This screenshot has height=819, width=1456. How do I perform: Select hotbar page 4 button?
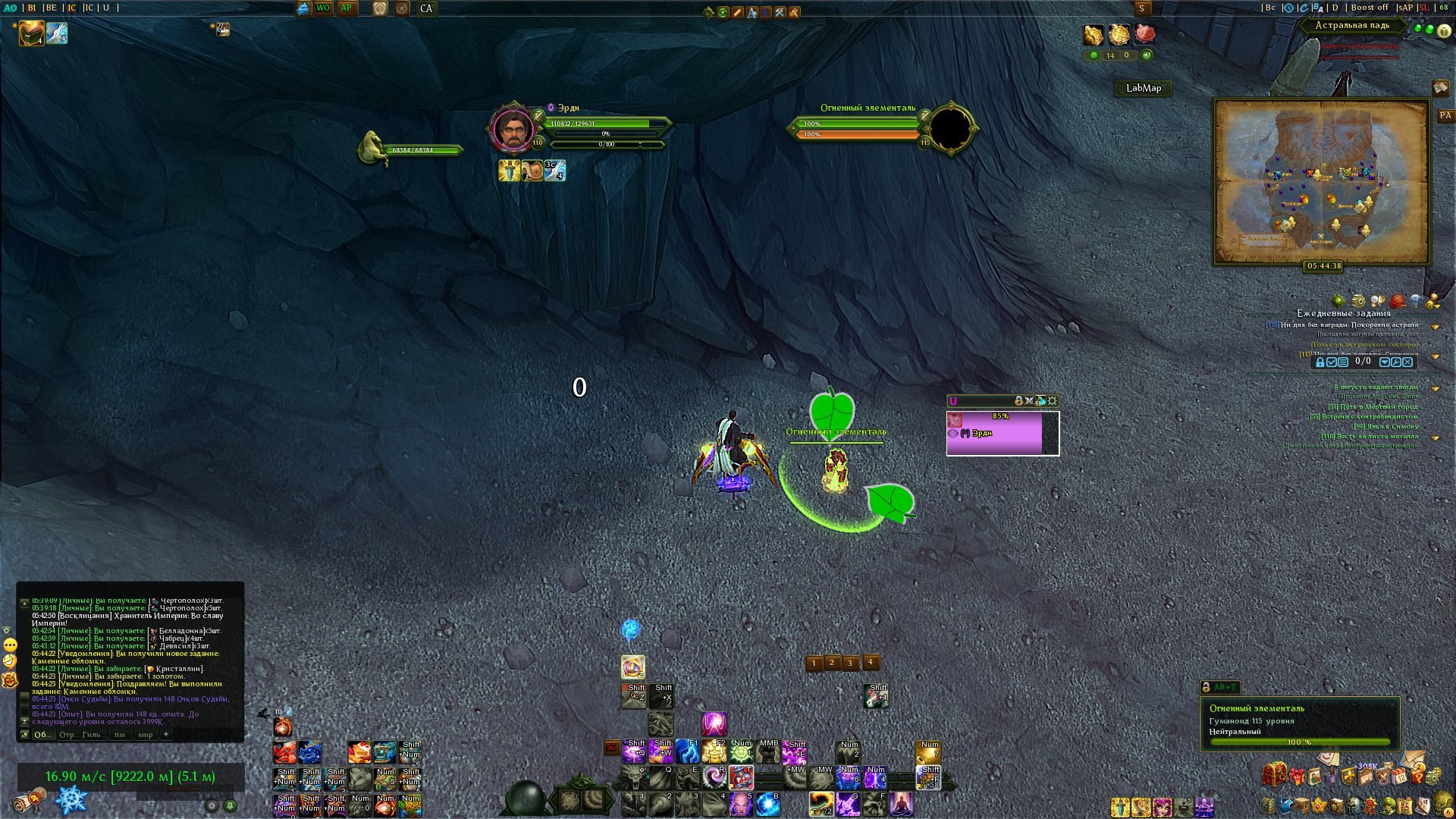click(x=871, y=662)
